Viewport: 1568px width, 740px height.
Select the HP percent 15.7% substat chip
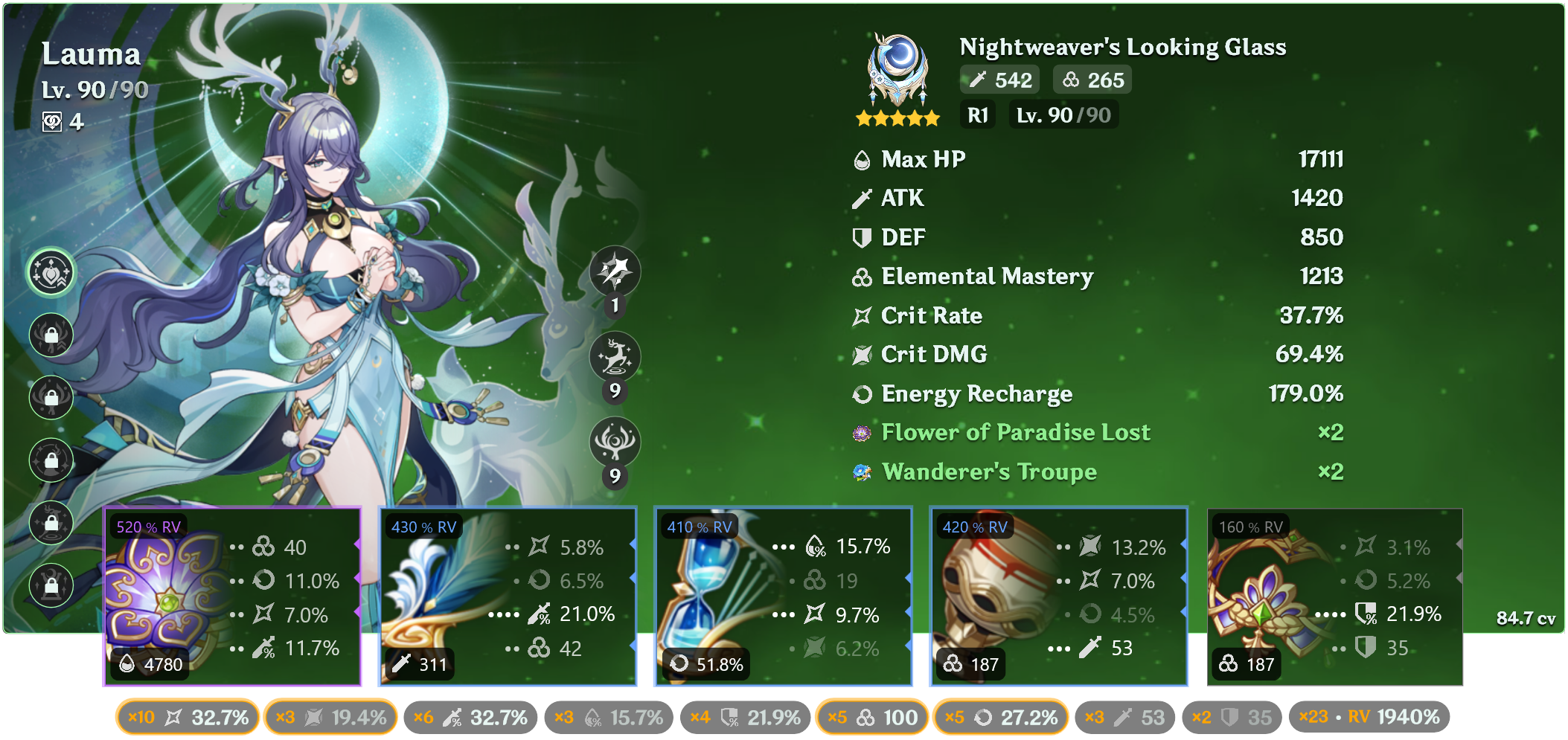609,718
